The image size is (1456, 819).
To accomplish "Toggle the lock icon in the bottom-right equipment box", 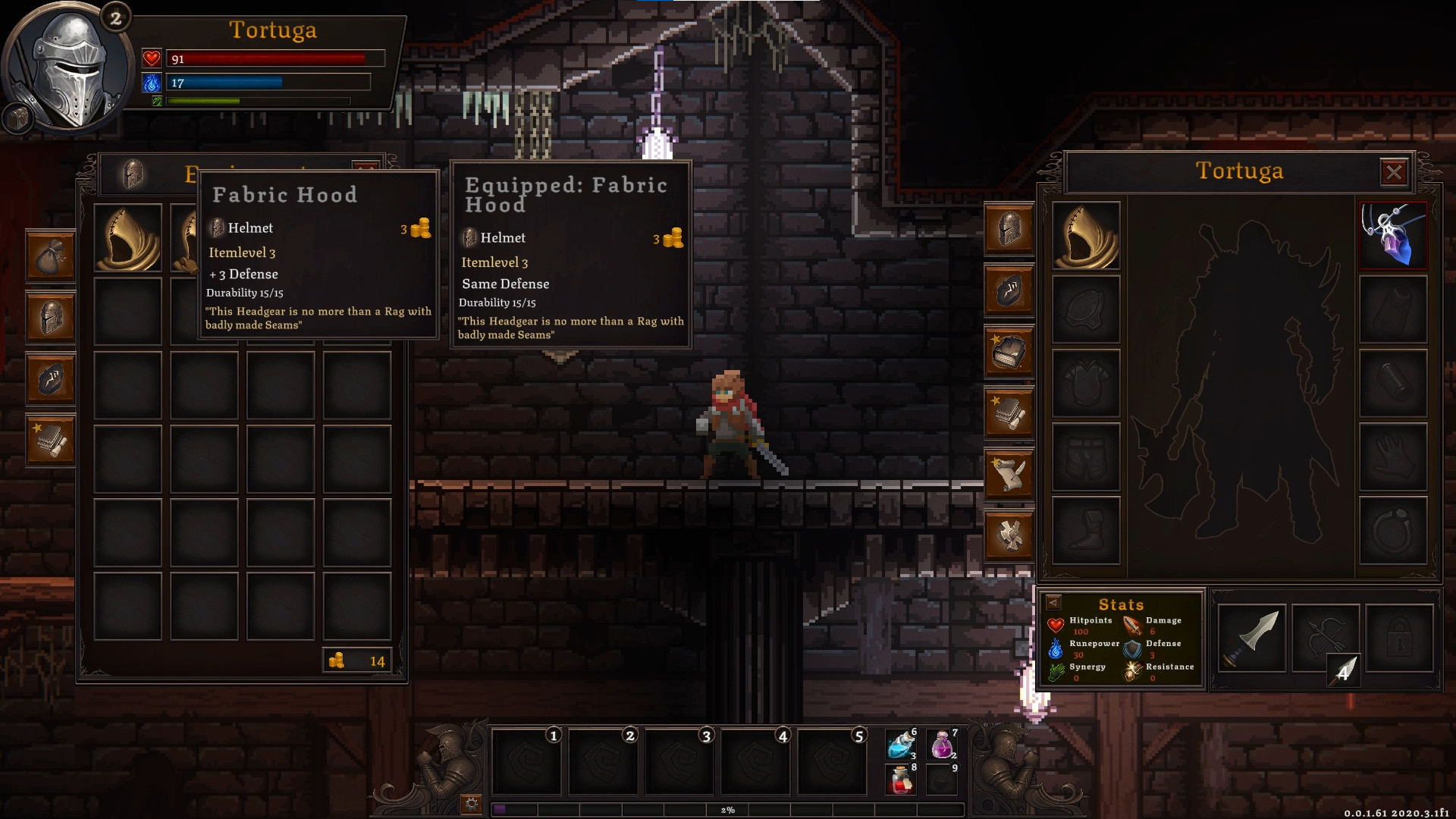I will [x=1398, y=639].
